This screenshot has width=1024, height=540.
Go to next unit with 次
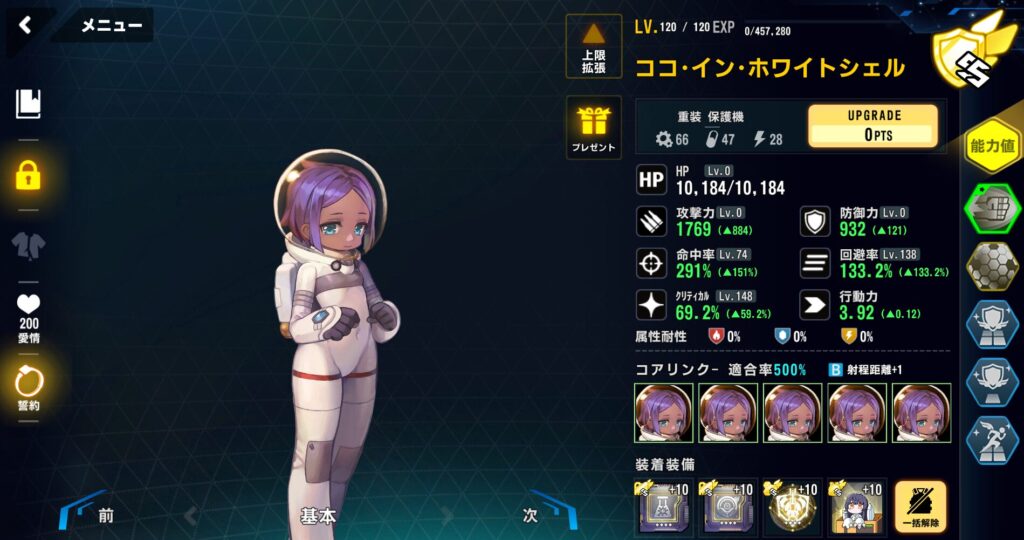click(x=531, y=516)
